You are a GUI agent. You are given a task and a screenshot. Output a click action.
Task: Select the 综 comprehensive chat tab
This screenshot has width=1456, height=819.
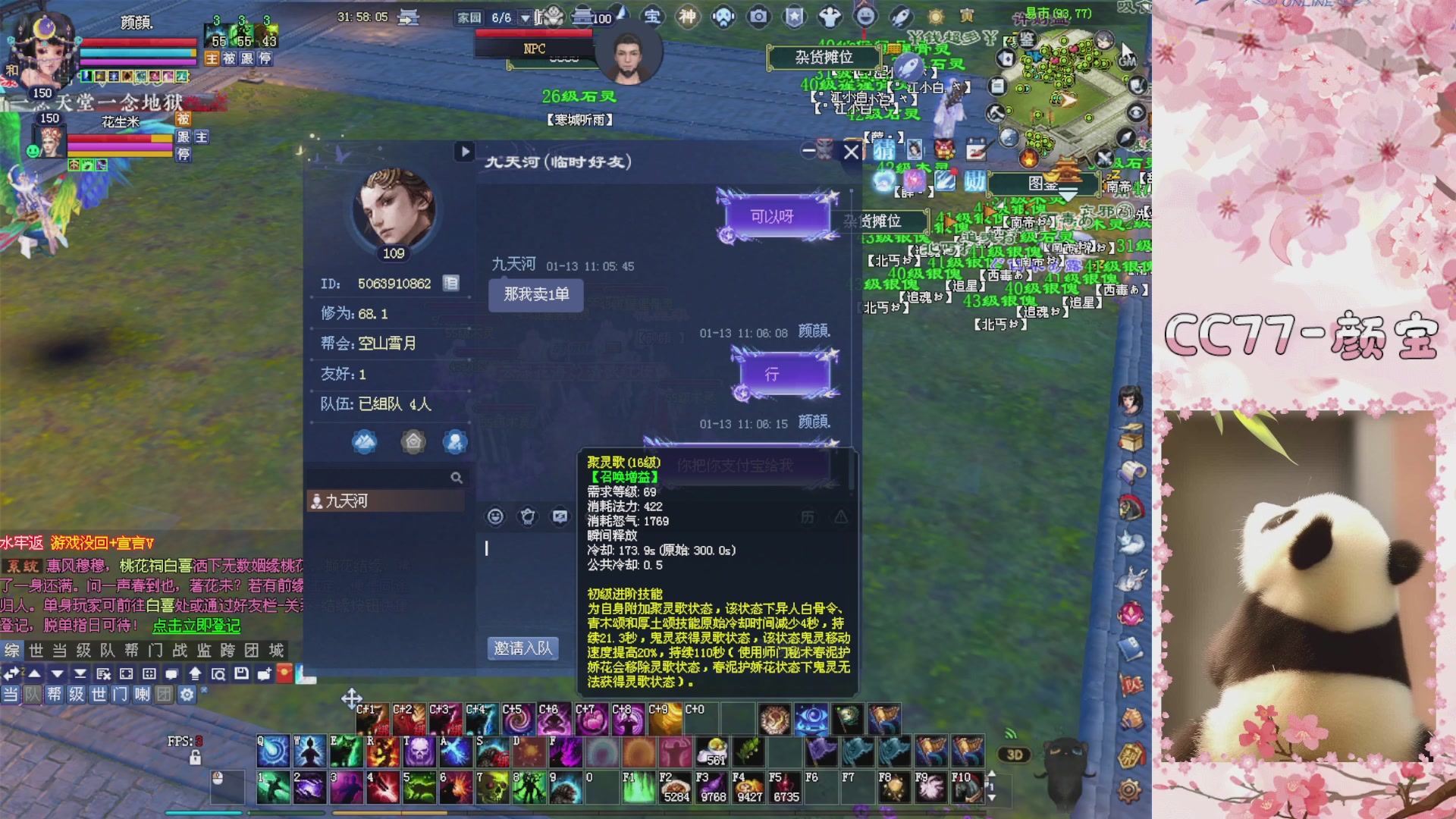coord(11,651)
